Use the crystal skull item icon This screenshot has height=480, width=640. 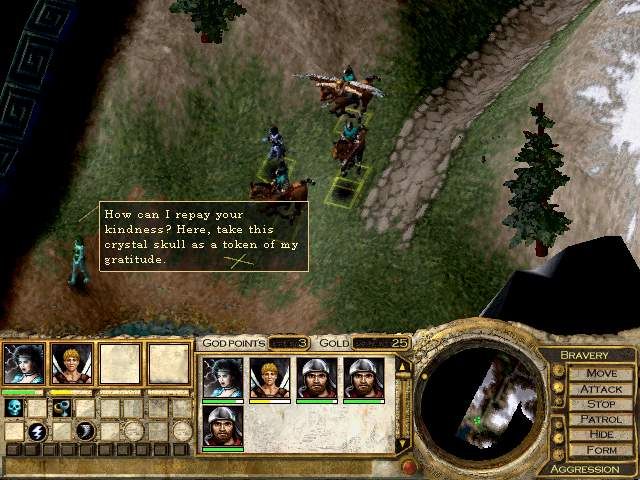pos(14,408)
